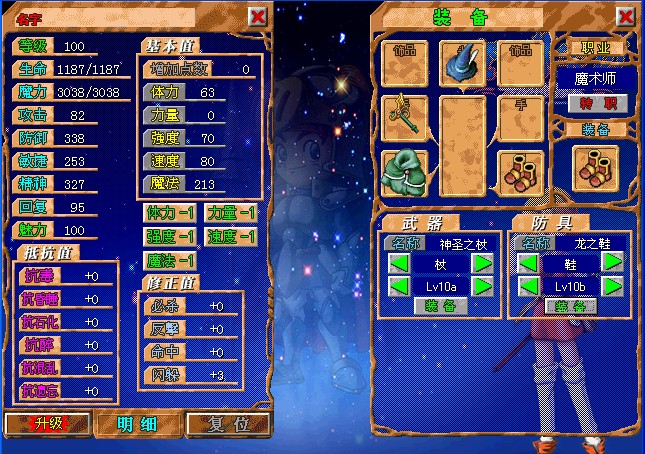This screenshot has height=454, width=645.
Task: Select the blue wizard hat slot
Action: point(463,64)
